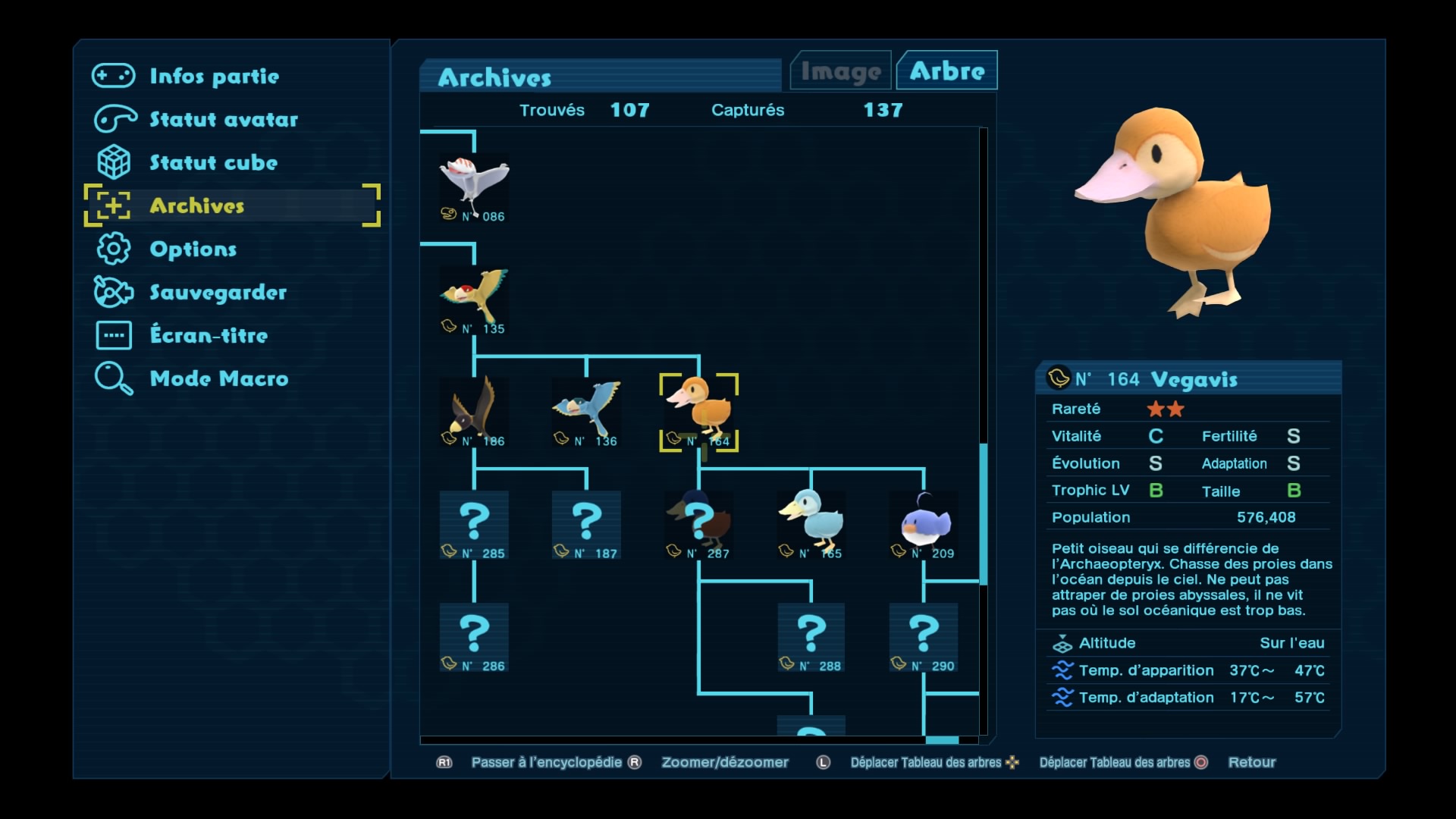This screenshot has width=1456, height=819.
Task: Select Sauvegarder to save the game
Action: click(218, 292)
